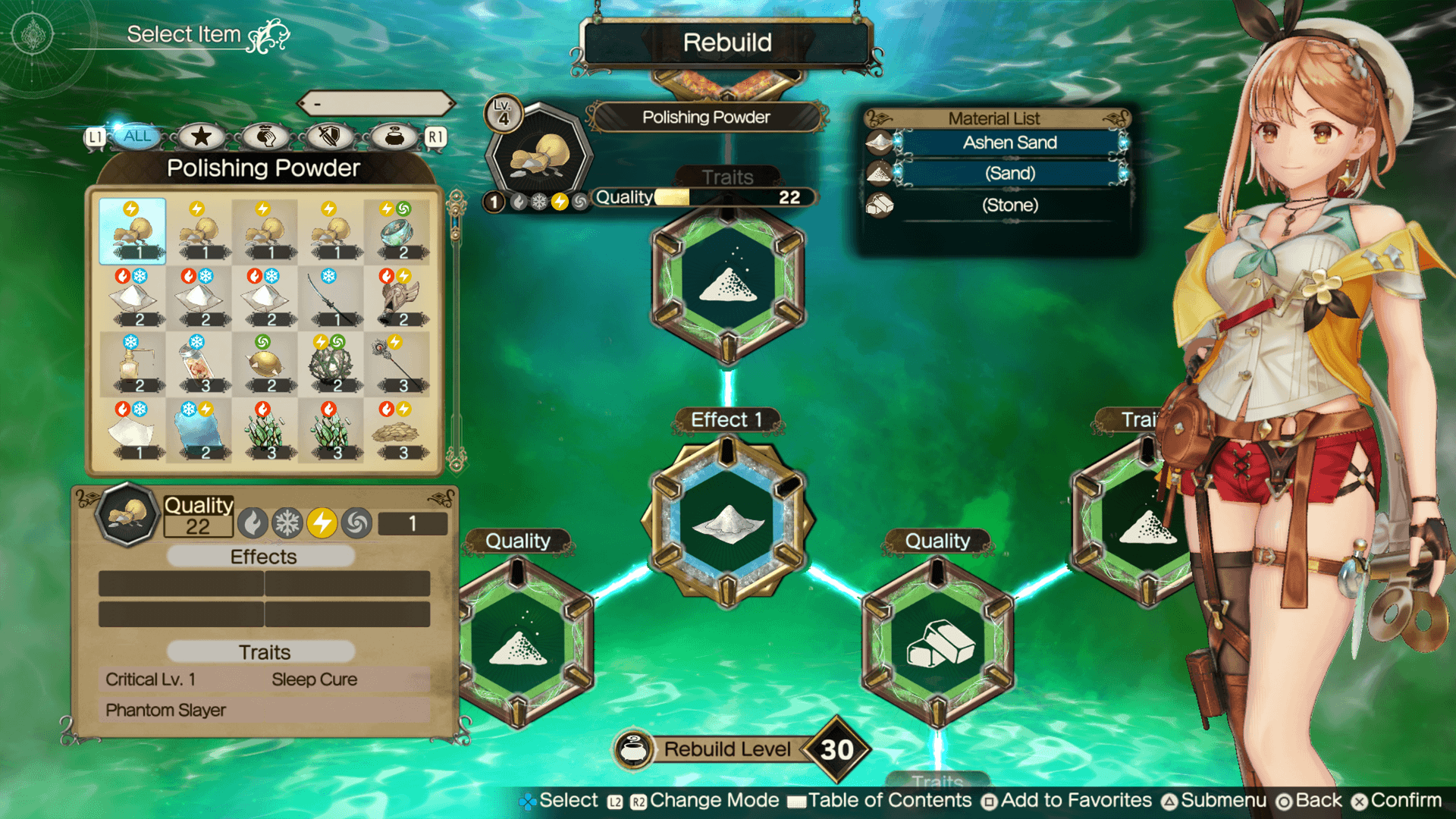Screen dimensions: 1456x819
Task: Choose the golden spiked nut item
Action: 265,364
